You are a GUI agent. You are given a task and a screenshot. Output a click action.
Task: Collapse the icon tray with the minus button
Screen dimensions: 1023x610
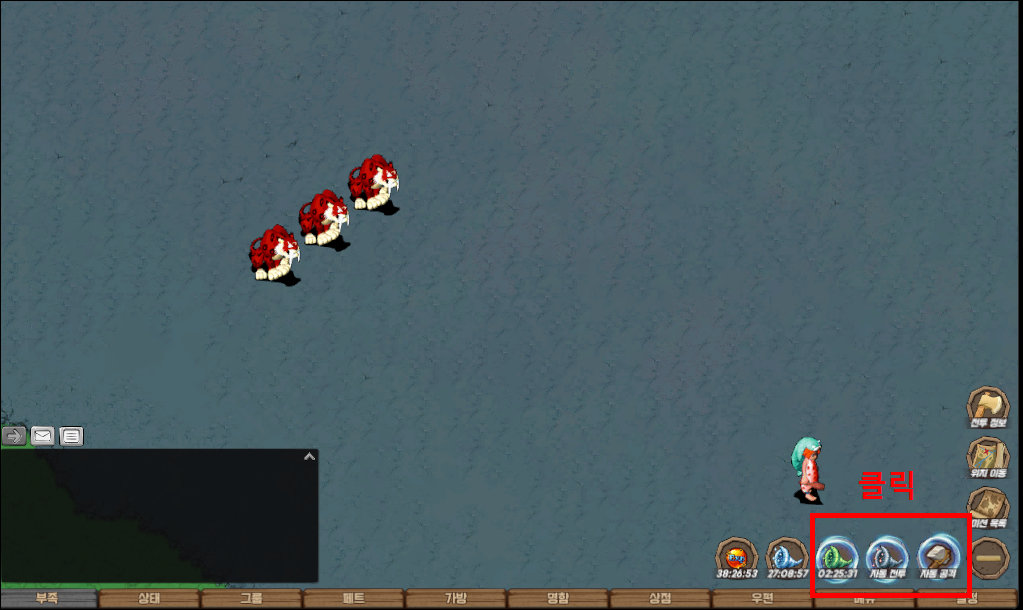tap(990, 557)
